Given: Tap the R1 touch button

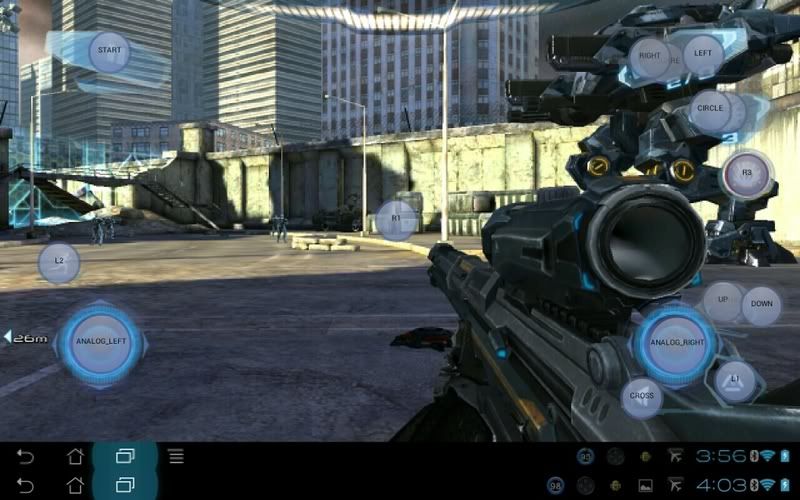Looking at the screenshot, I should 396,219.
